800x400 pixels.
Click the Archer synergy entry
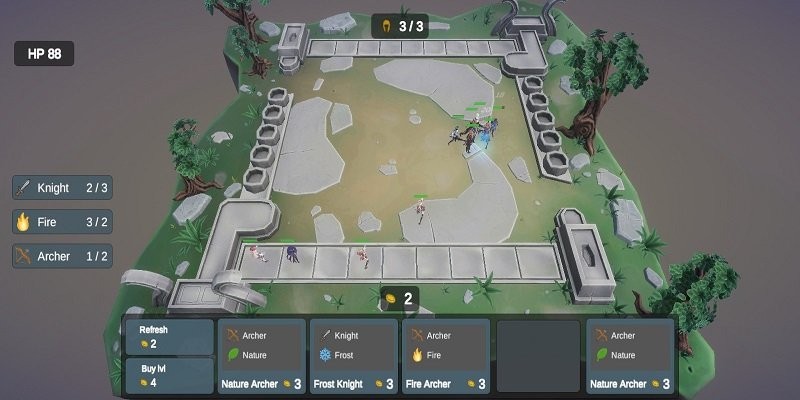coord(62,256)
